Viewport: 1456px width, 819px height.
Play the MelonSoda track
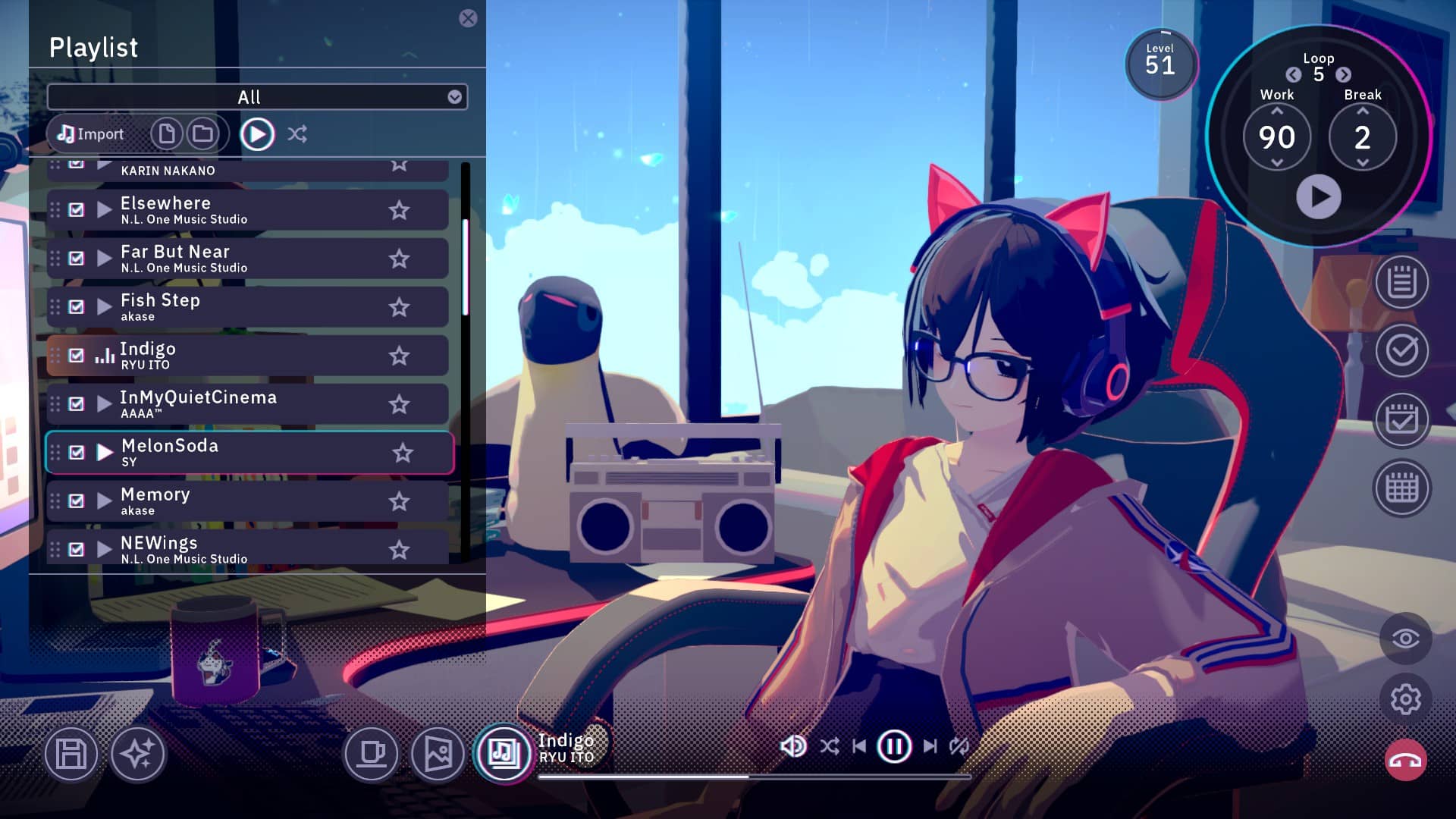105,453
